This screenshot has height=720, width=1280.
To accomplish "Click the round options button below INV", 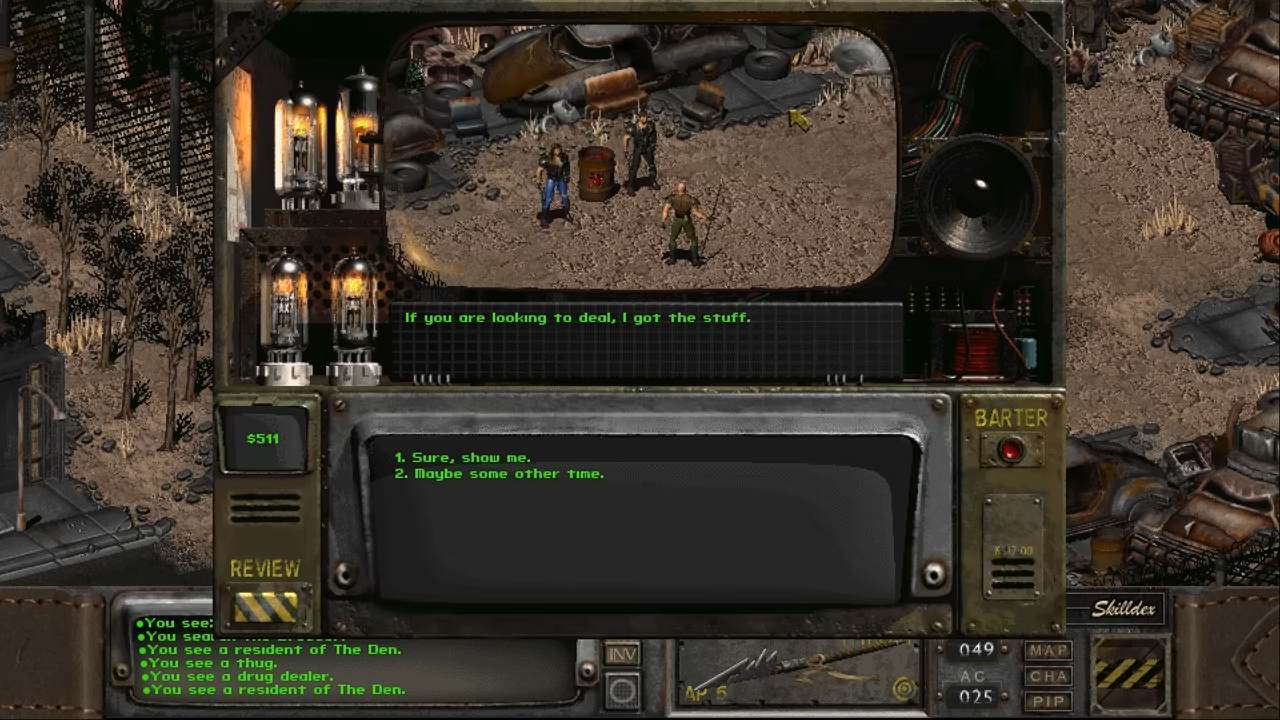I will (622, 689).
